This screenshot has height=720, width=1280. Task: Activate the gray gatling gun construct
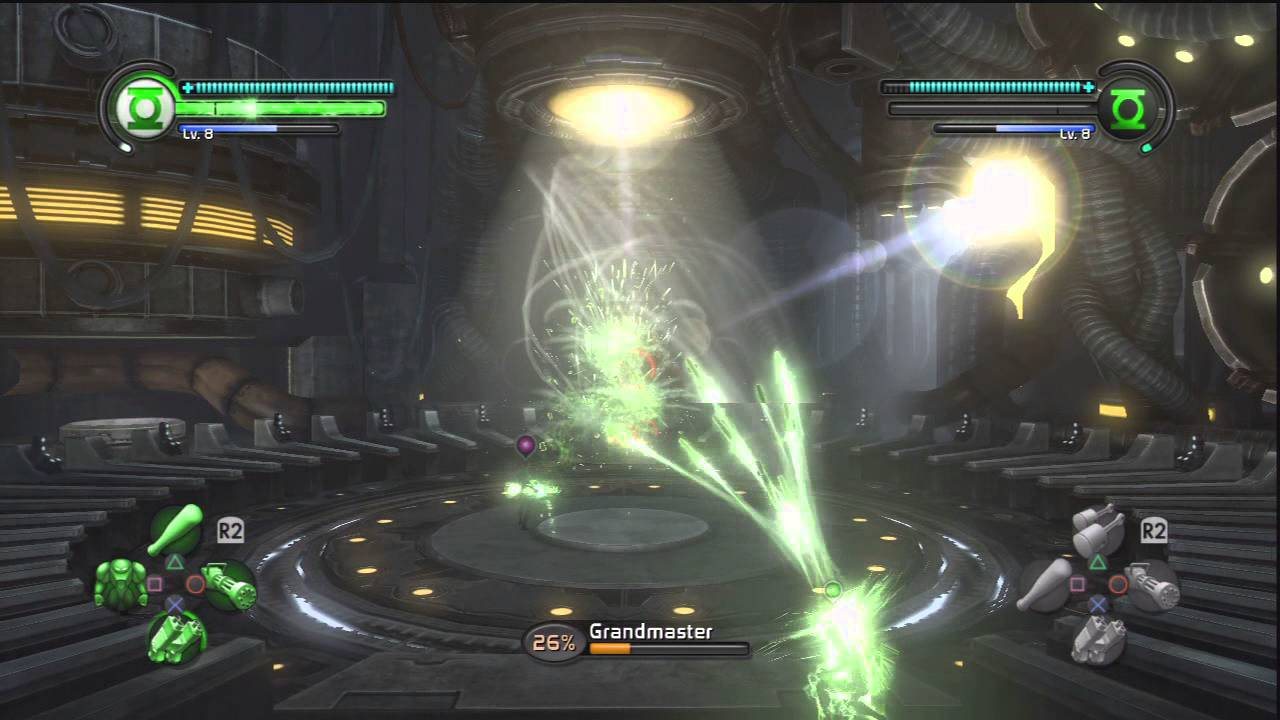pos(1153,585)
